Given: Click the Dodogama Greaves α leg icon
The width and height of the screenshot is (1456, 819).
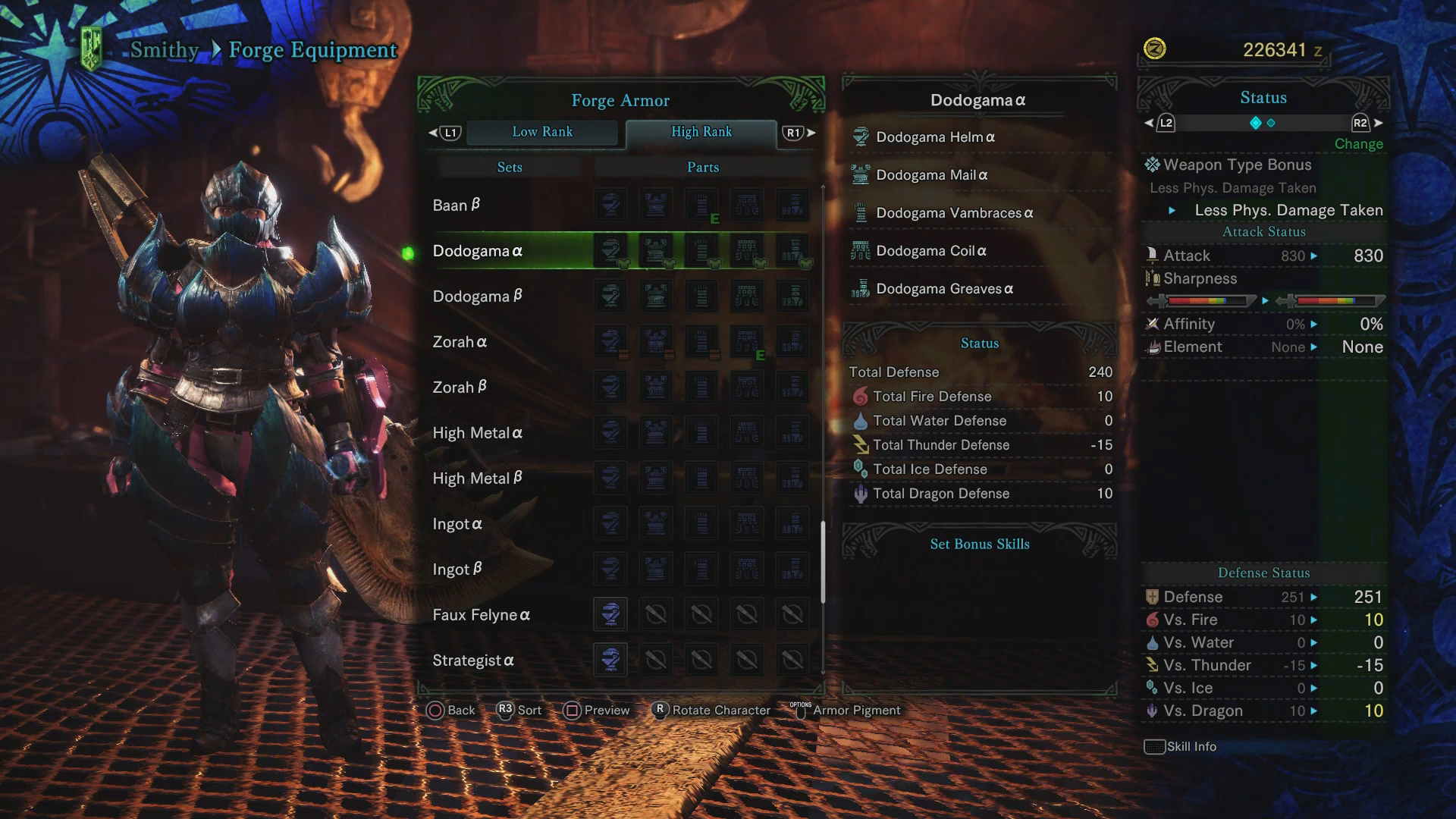Looking at the screenshot, I should pos(861,288).
